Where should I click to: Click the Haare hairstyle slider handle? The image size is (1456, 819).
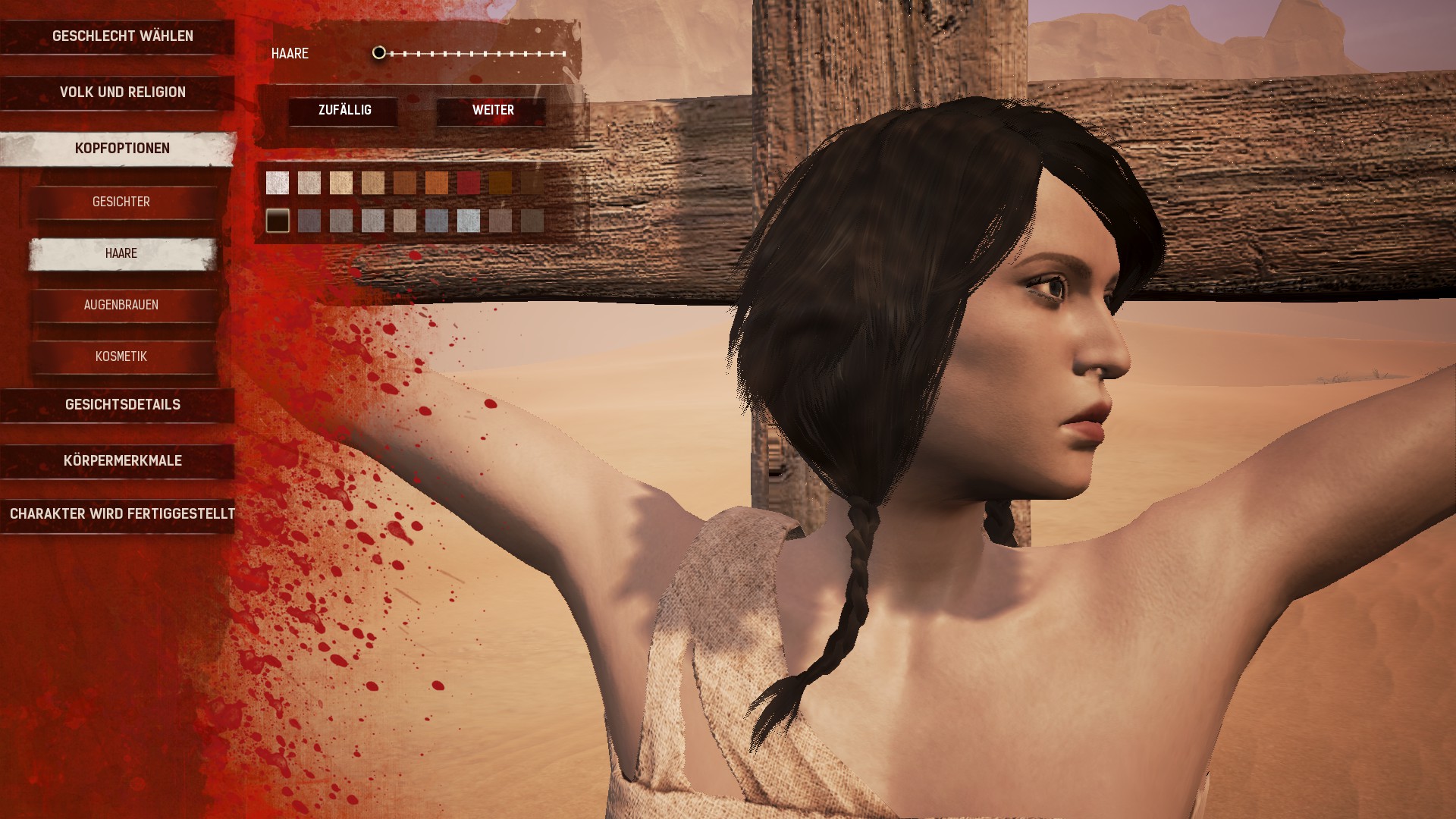379,53
